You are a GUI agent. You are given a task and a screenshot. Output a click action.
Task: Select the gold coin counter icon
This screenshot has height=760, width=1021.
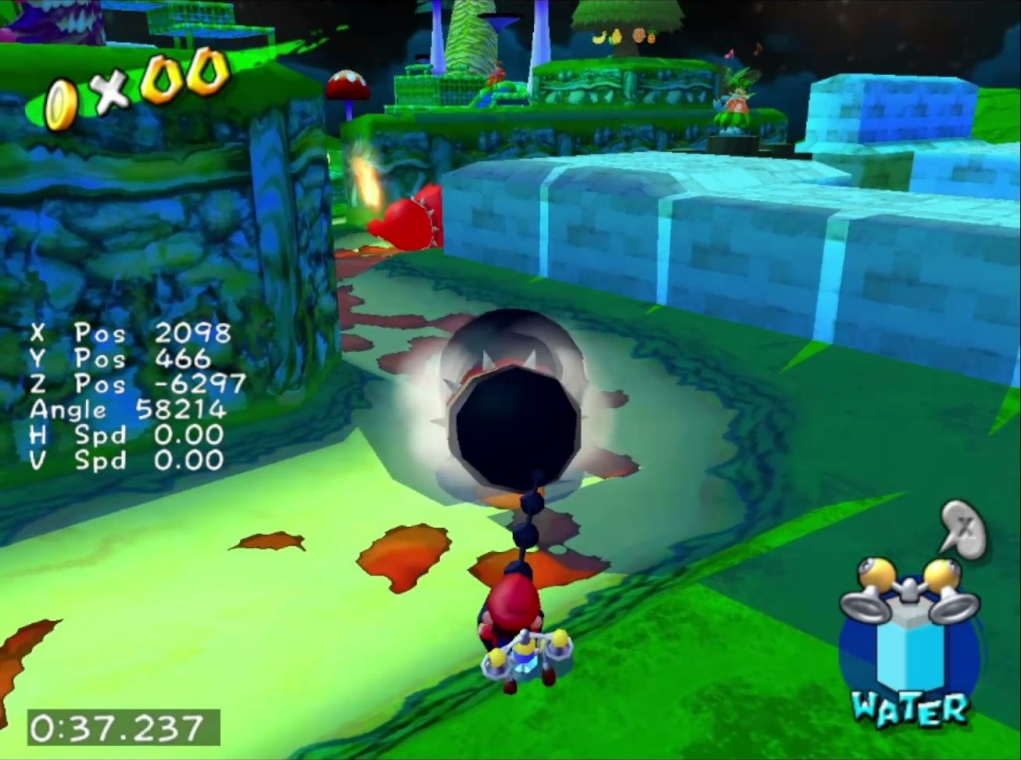pos(62,104)
